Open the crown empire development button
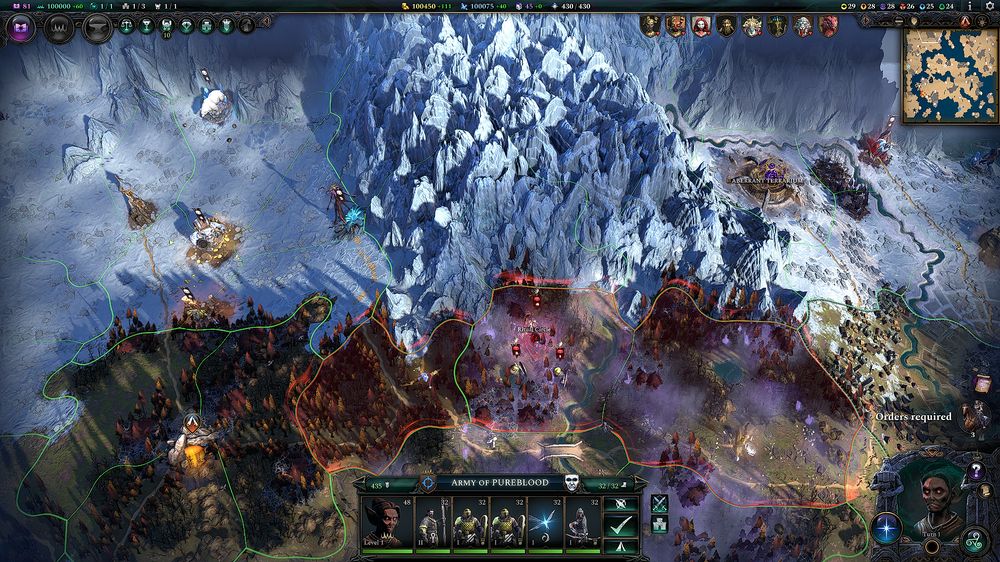1000x562 pixels. [59, 27]
